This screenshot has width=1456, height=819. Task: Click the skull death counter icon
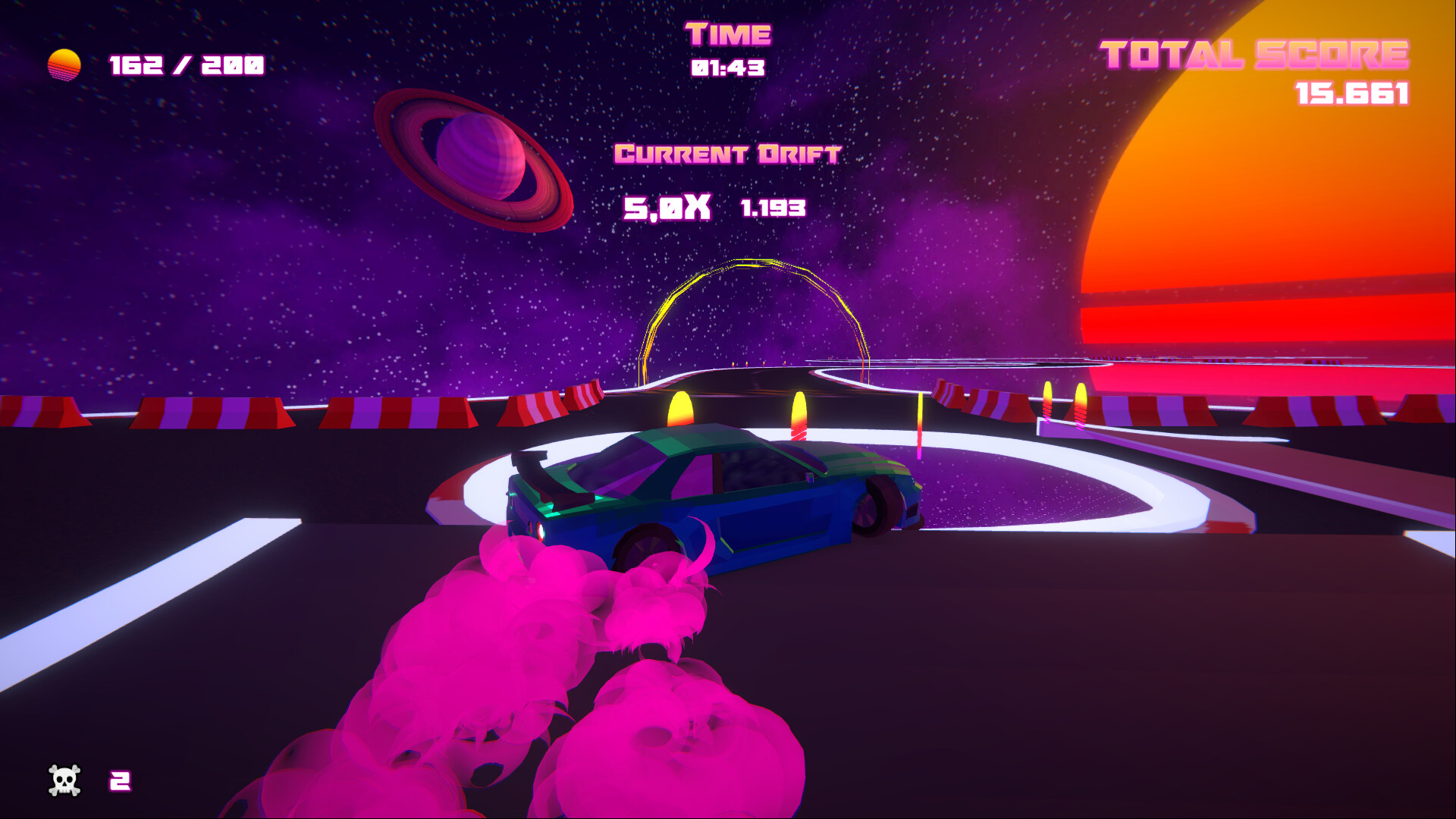click(x=64, y=779)
